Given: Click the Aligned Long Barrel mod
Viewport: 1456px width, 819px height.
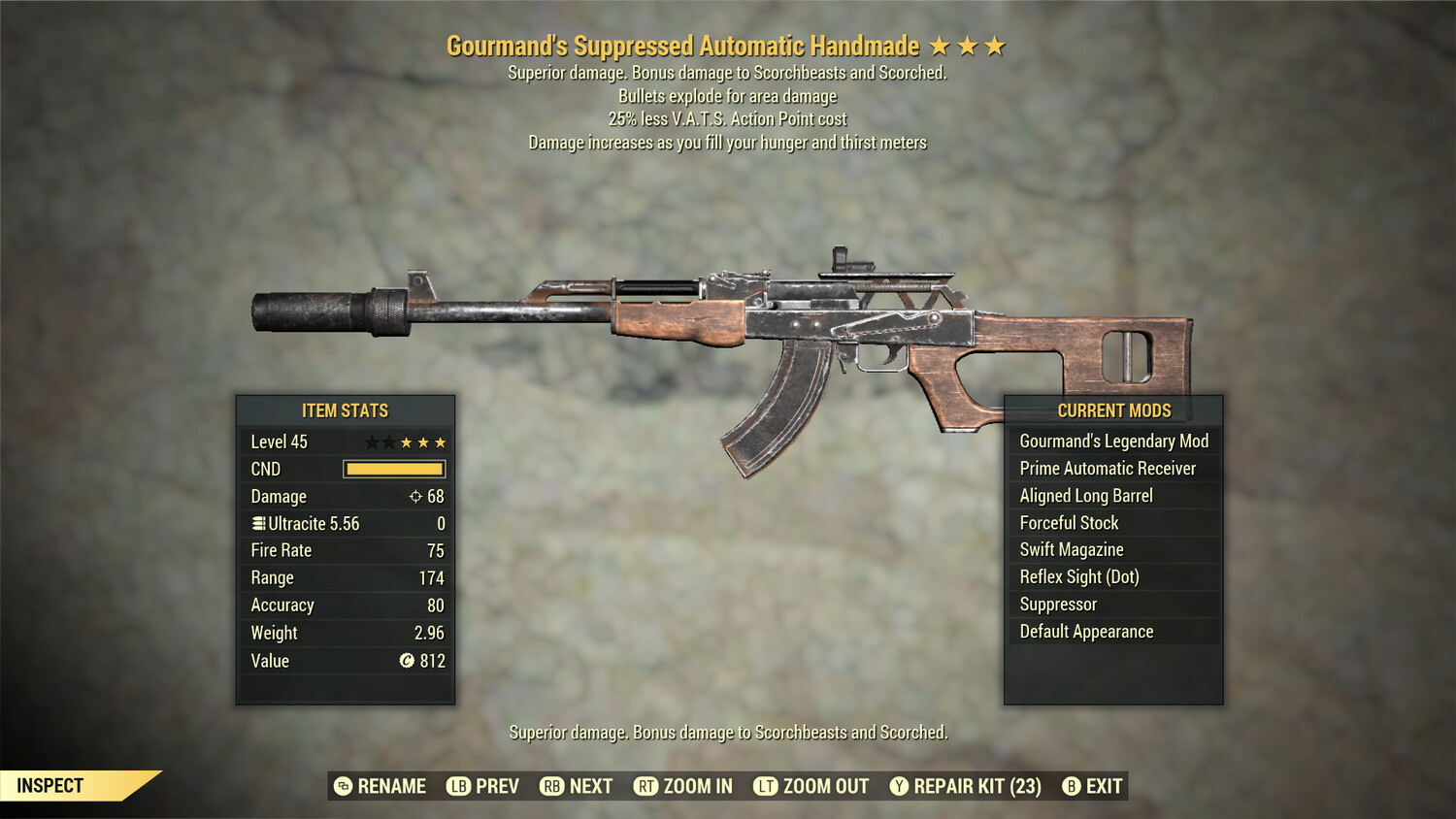Looking at the screenshot, I should pyautogui.click(x=1086, y=496).
